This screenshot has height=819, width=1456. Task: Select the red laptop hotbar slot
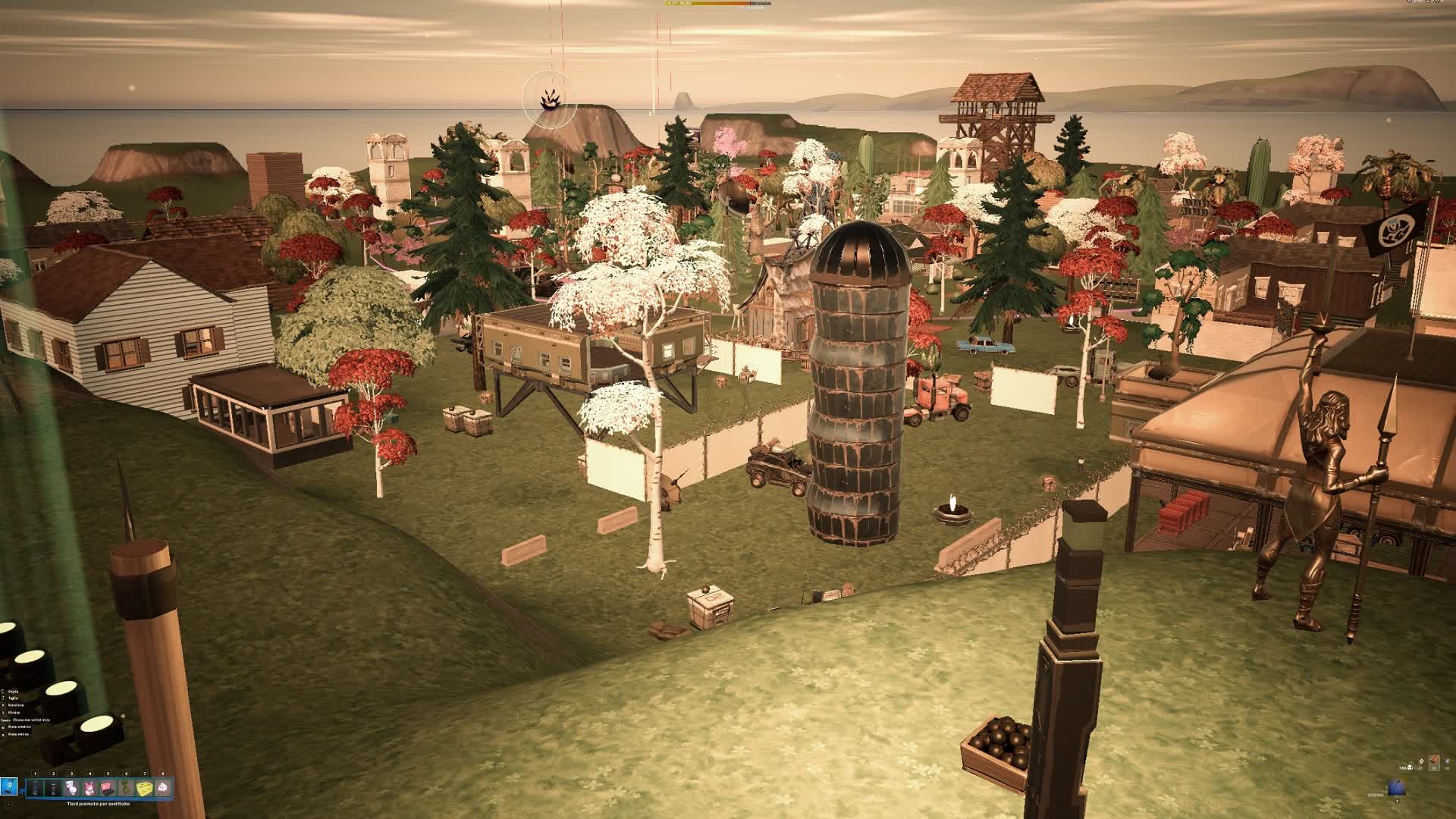click(108, 788)
